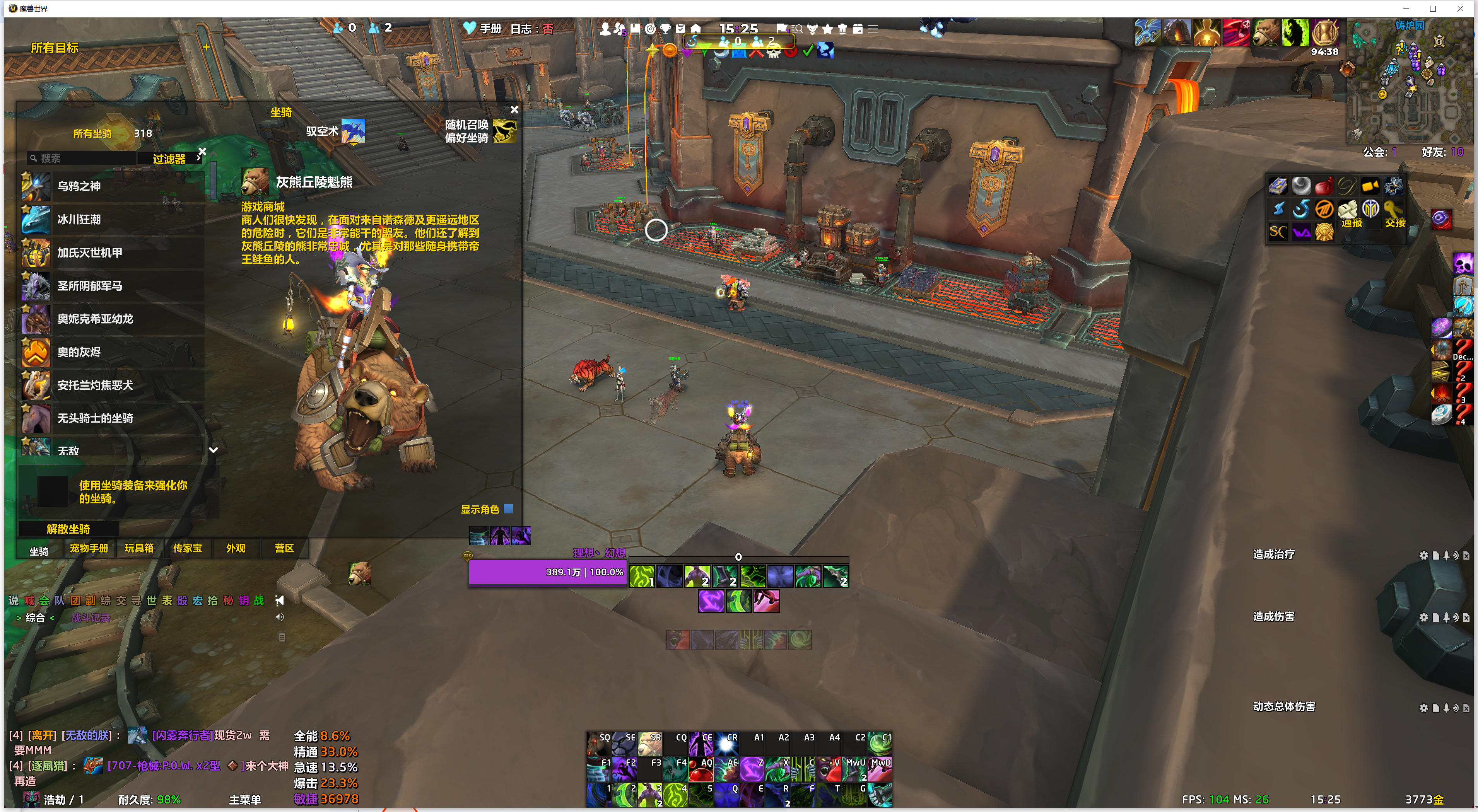Switch to the 宠物手册 tab
Viewport: 1478px width, 812px height.
(89, 548)
